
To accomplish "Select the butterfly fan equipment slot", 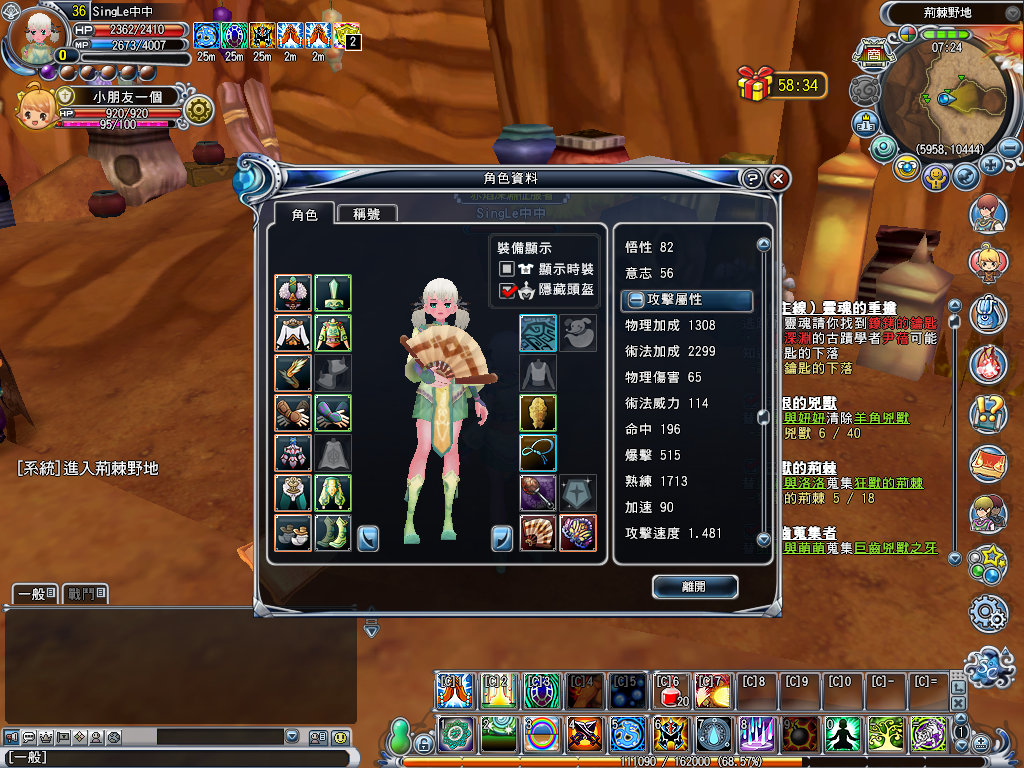I will [x=577, y=532].
